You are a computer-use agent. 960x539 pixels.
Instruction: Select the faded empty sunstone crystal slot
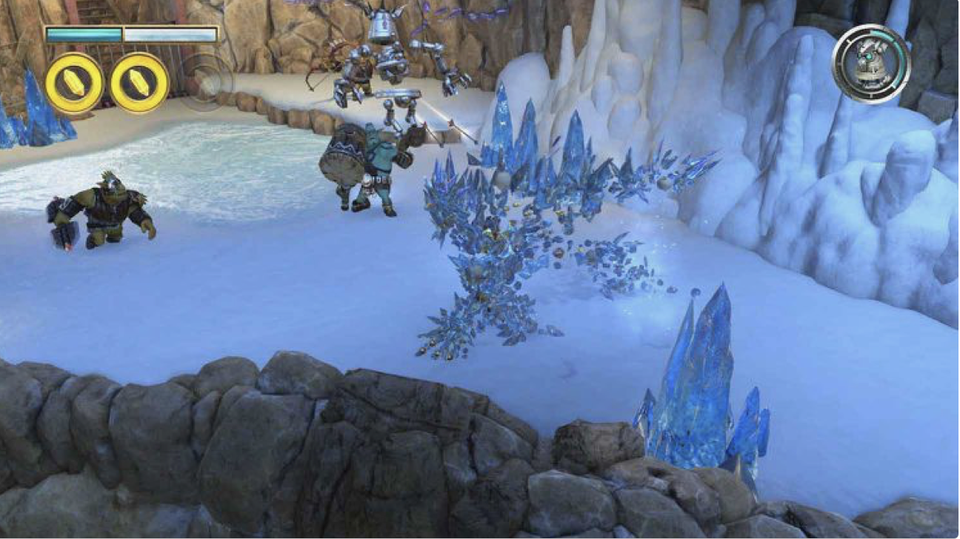206,78
